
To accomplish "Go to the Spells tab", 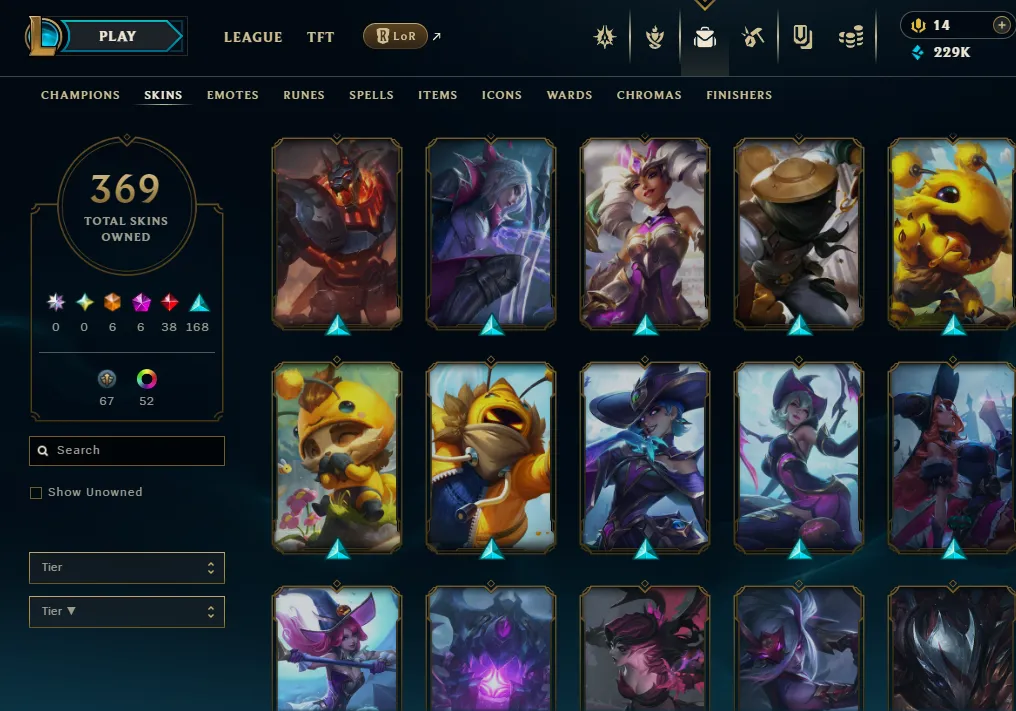I will [x=371, y=95].
